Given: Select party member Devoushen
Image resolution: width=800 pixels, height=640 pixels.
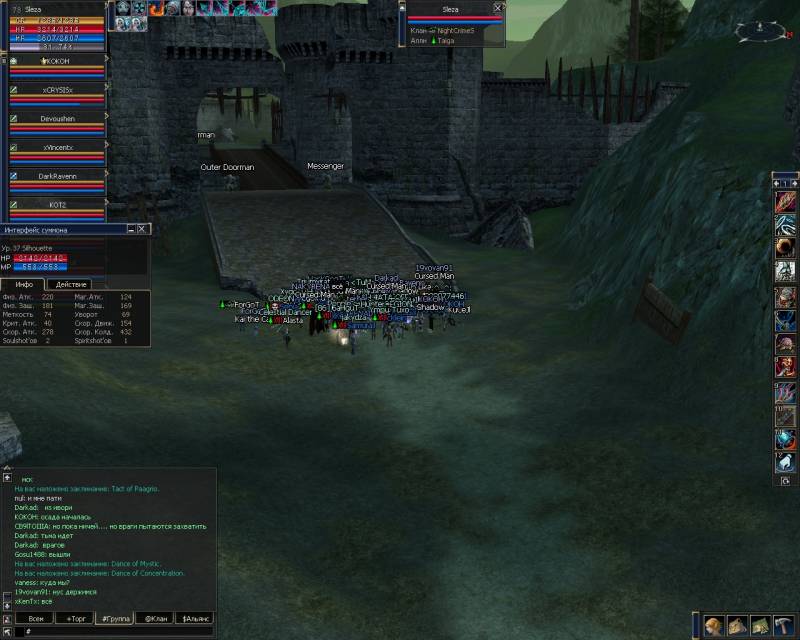Looking at the screenshot, I should click(57, 118).
